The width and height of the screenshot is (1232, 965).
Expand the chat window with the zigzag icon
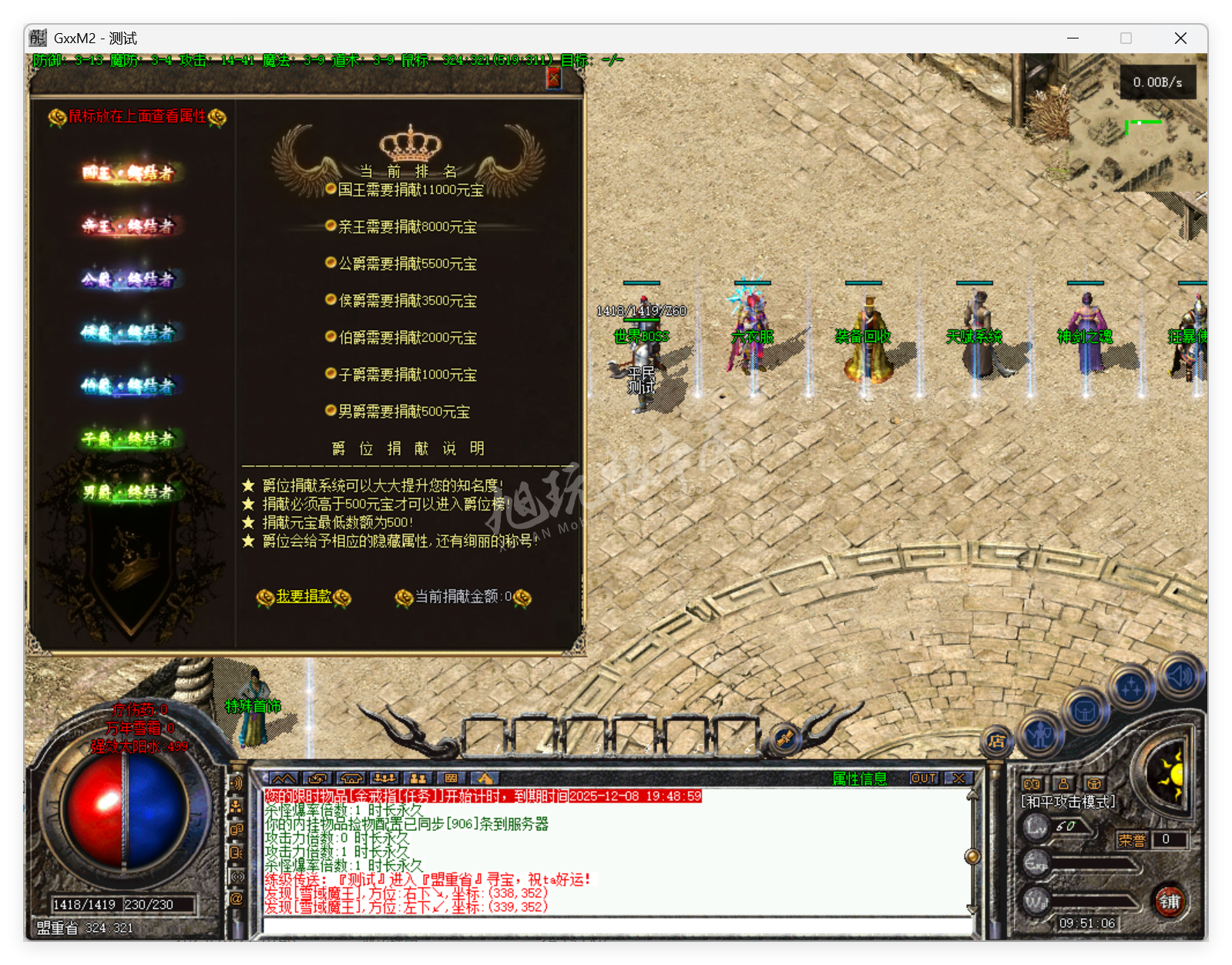coord(284,779)
